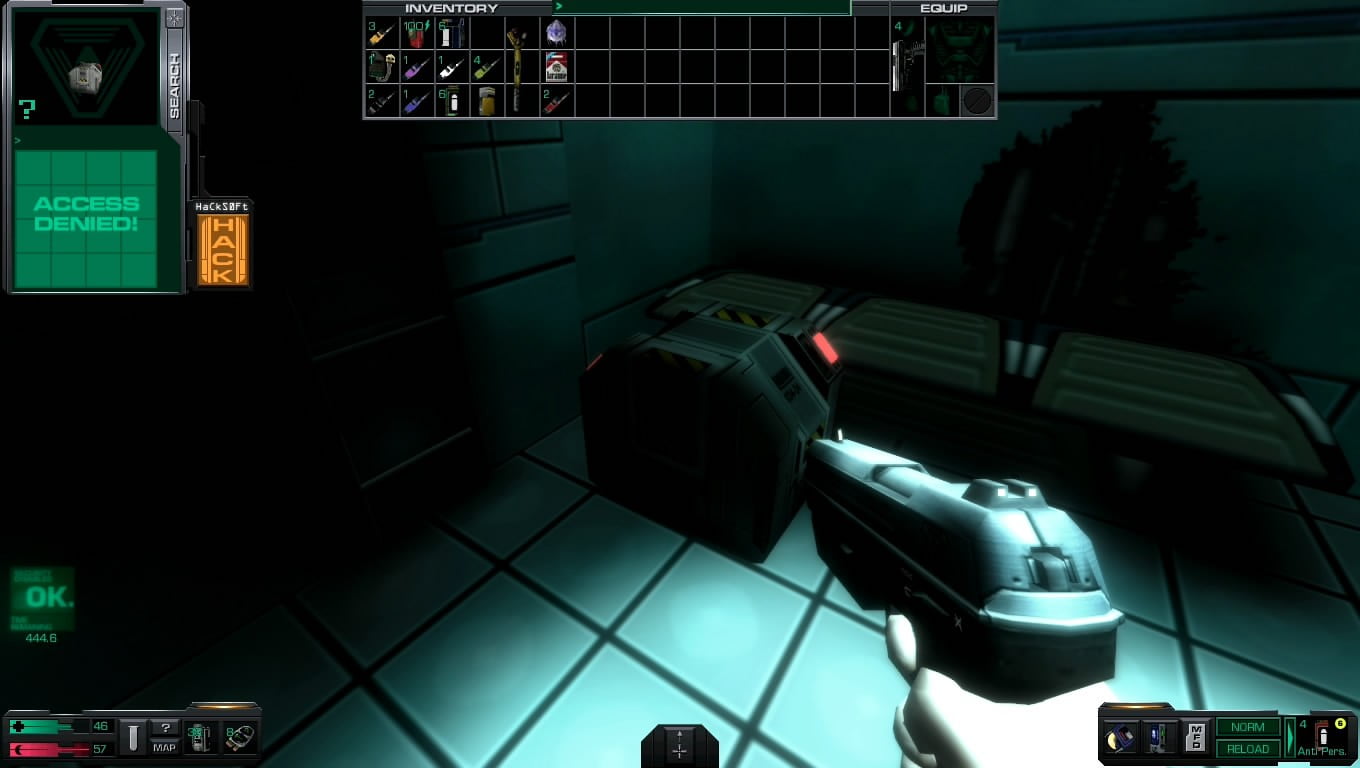Click the research test tube icon
This screenshot has width=1360, height=768.
[134, 738]
